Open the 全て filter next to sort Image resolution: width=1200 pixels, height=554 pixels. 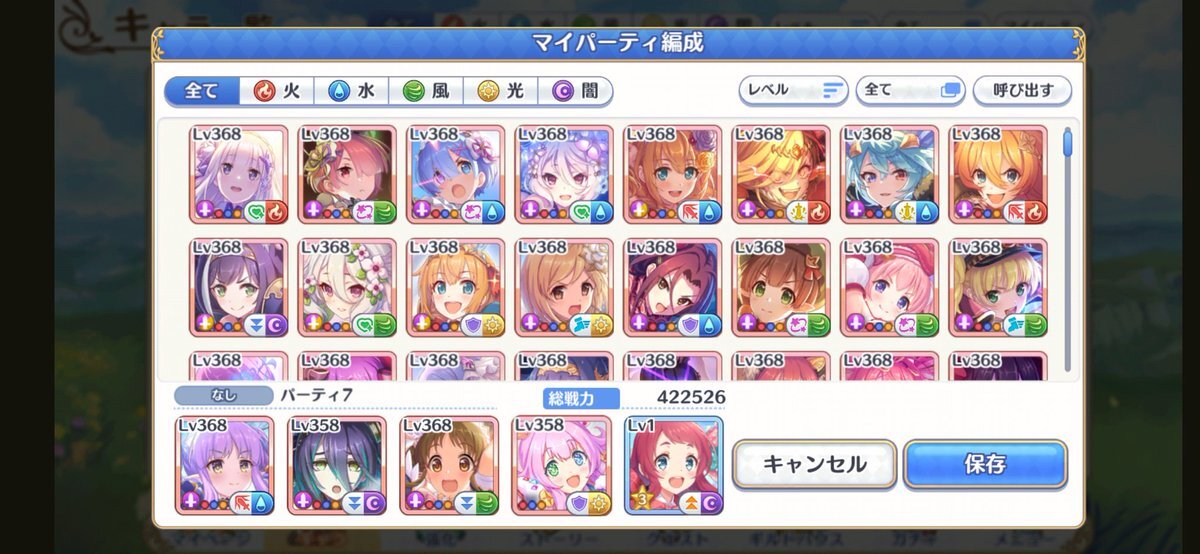coord(910,90)
